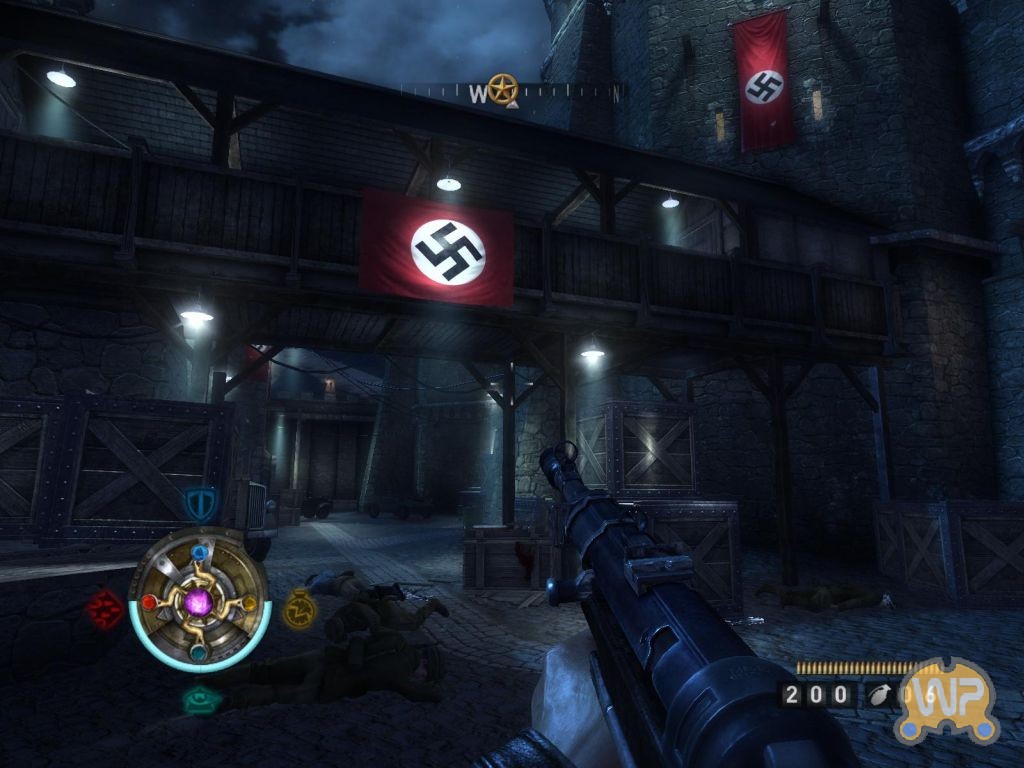
Task: Activate the red Empower veil power
Action: tap(104, 607)
